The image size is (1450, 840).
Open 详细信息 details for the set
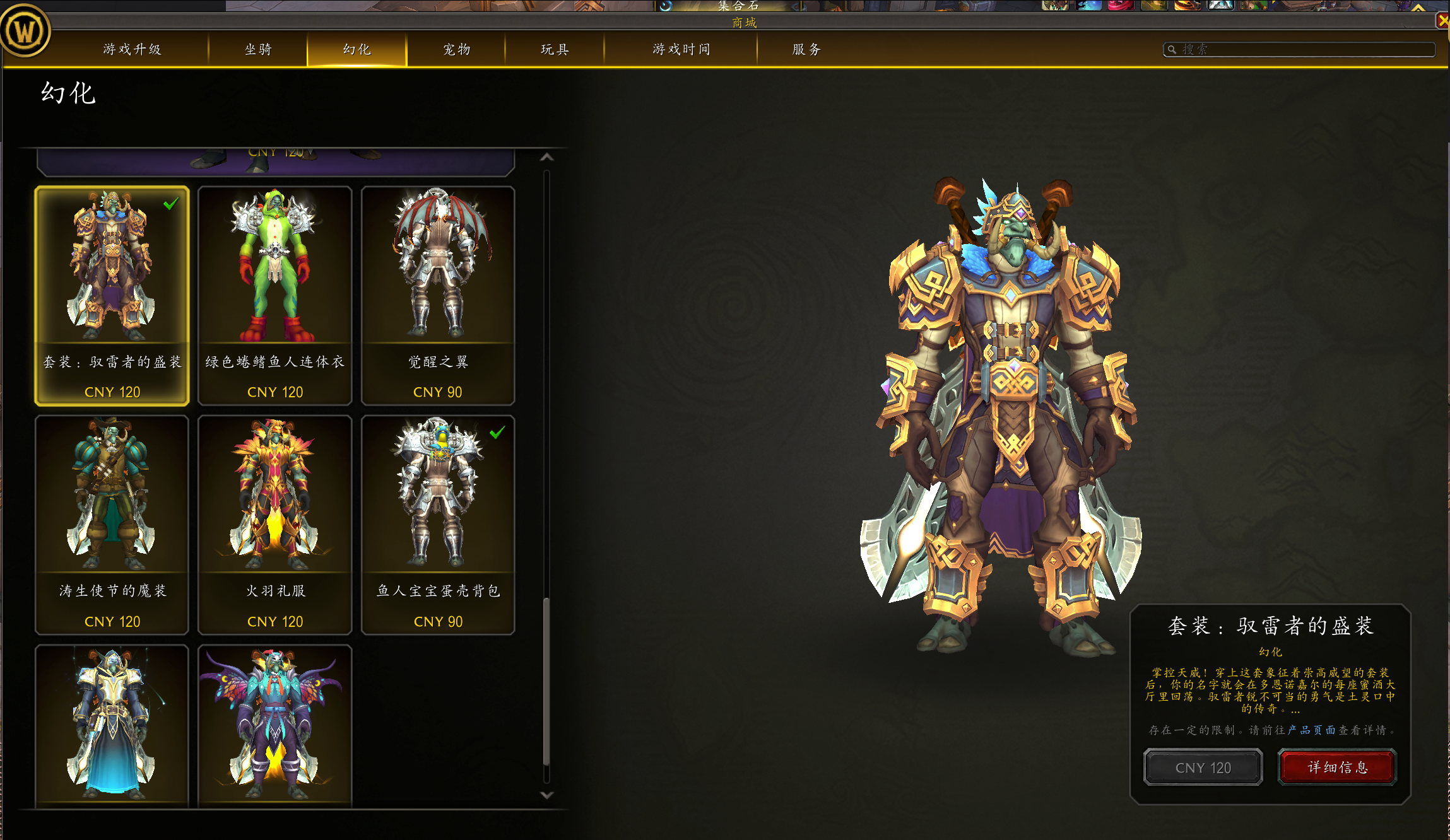(1337, 767)
